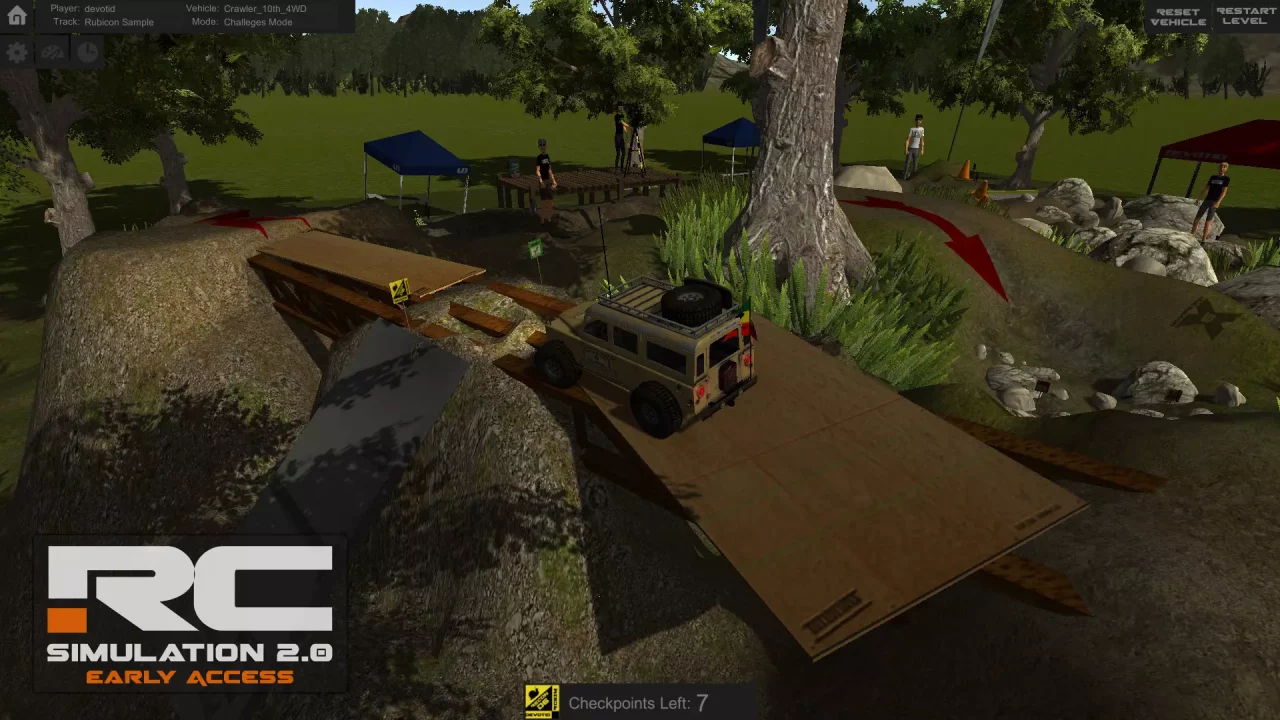Click the top-left info panel header

tap(197, 15)
